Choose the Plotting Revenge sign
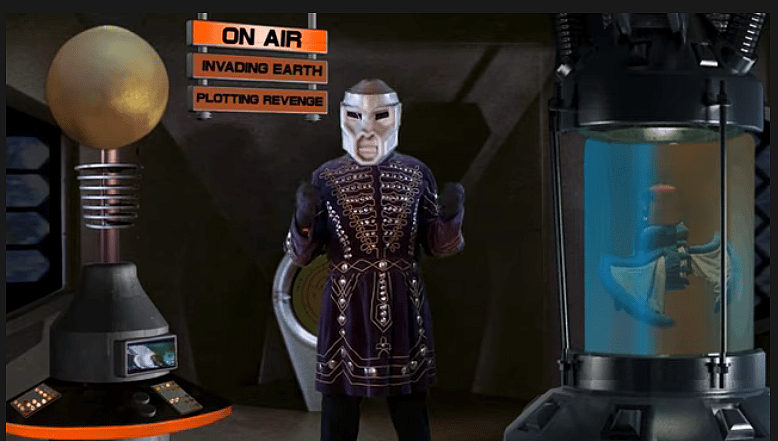The height and width of the screenshot is (441, 778). (x=259, y=99)
